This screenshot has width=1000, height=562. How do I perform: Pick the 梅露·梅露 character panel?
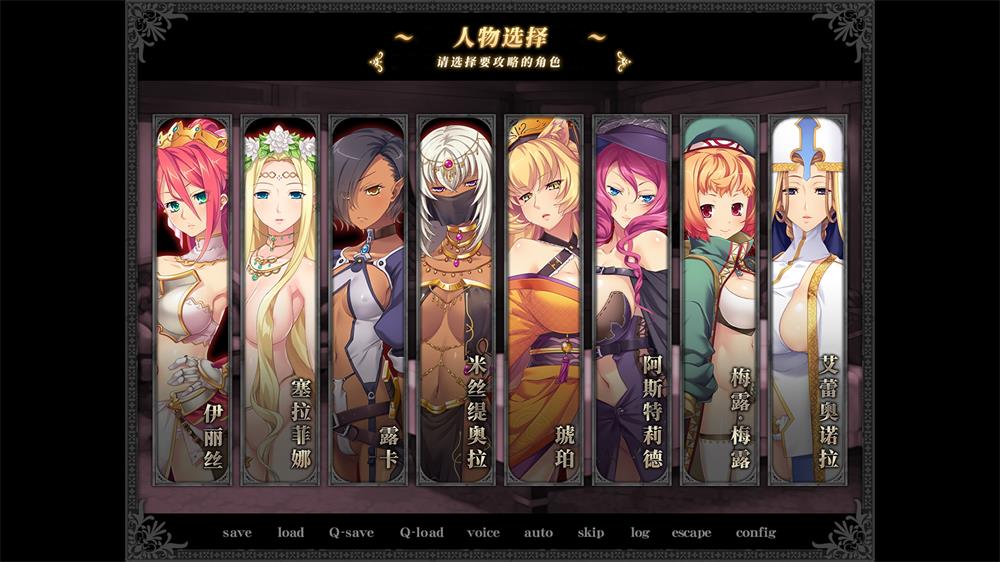click(x=719, y=300)
